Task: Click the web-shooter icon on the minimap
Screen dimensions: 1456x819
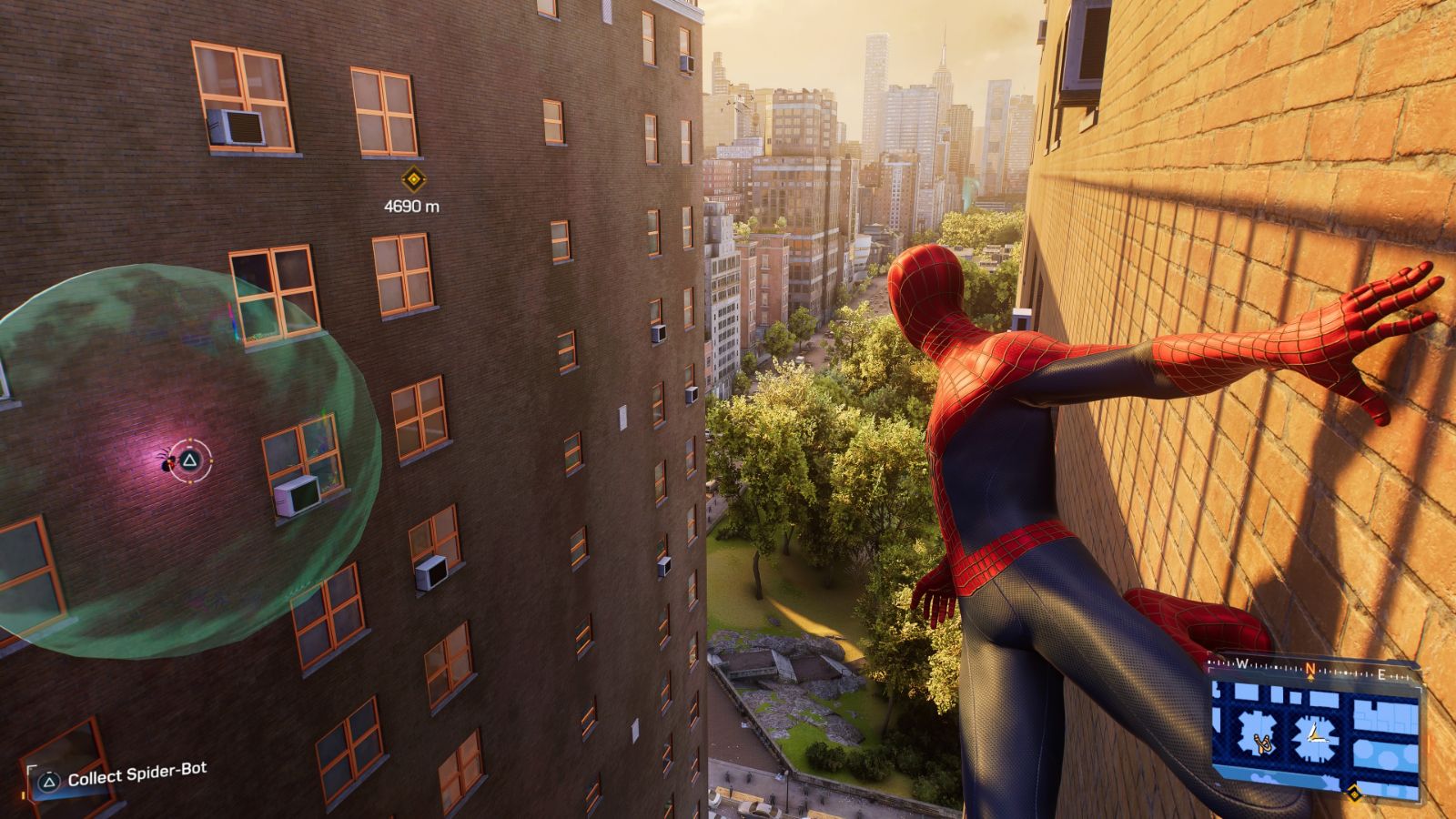Action: coord(1263,743)
